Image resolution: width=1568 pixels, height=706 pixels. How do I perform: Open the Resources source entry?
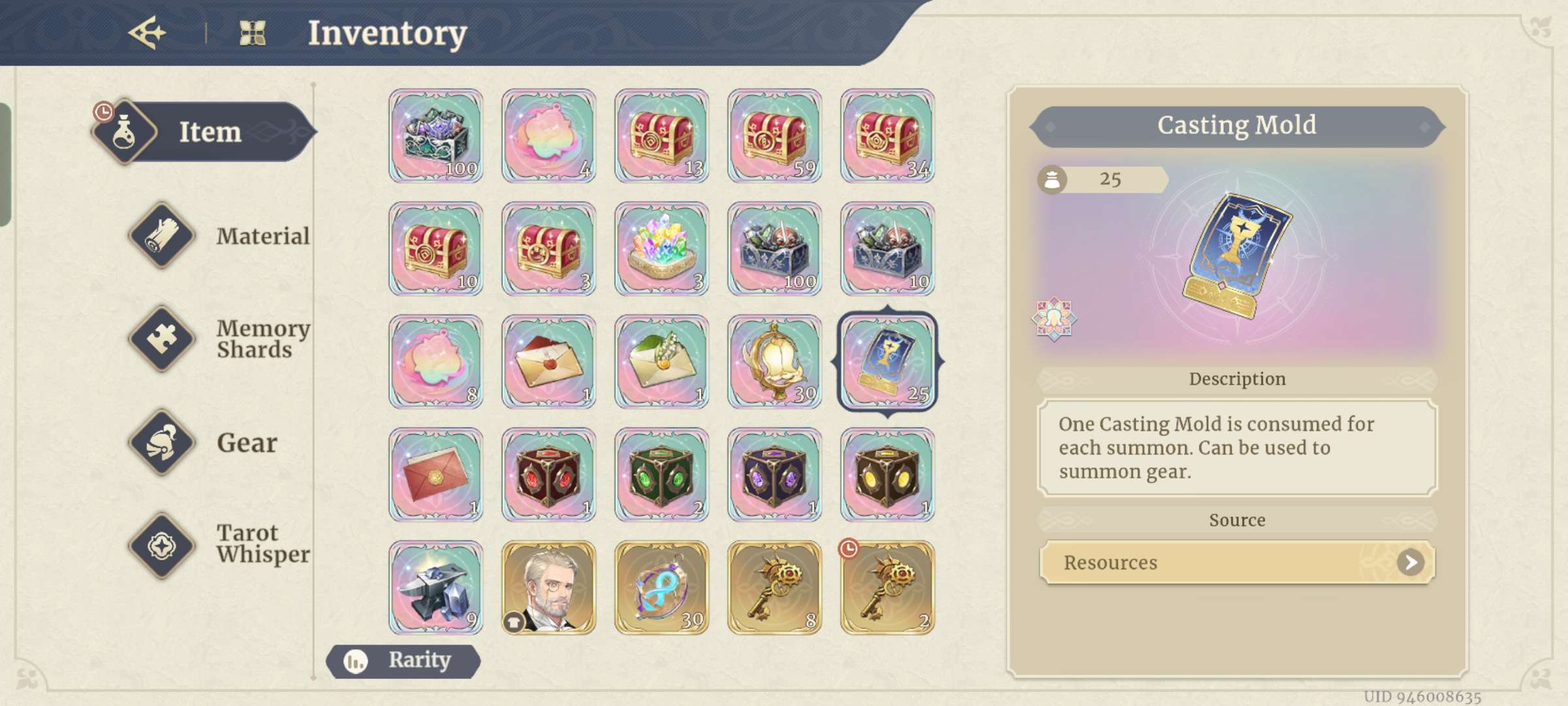[x=1235, y=562]
